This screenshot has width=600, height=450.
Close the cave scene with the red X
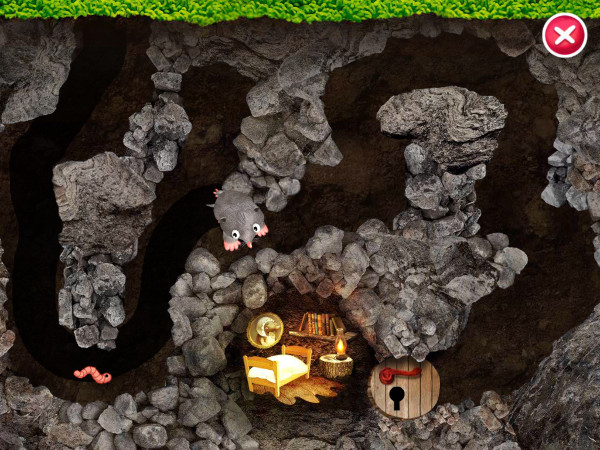click(564, 36)
